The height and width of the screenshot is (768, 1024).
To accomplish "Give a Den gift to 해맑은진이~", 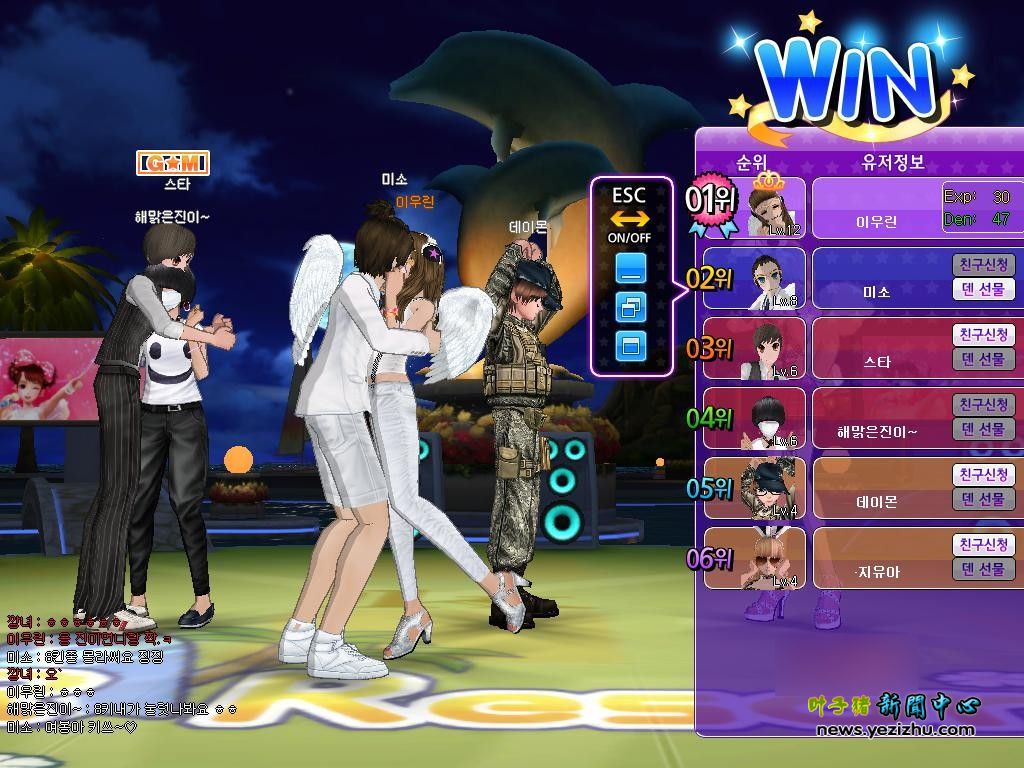I will click(x=983, y=429).
